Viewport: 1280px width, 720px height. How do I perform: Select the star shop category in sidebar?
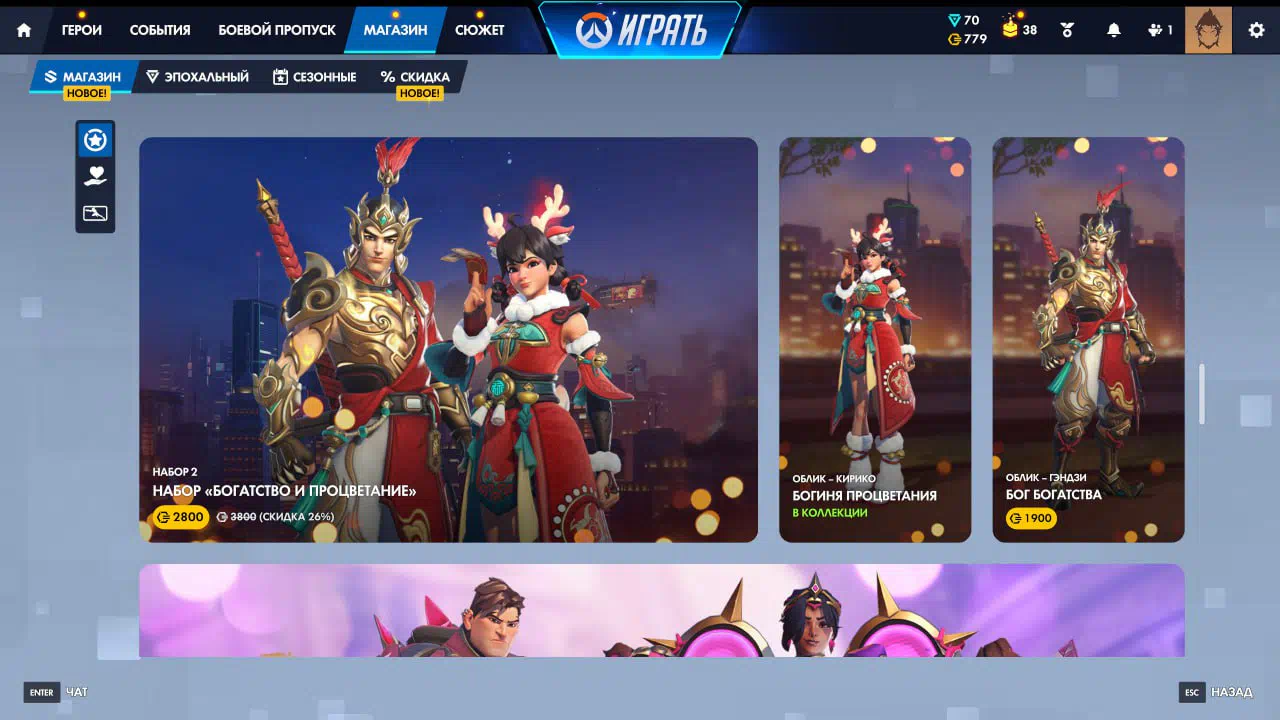tap(95, 141)
